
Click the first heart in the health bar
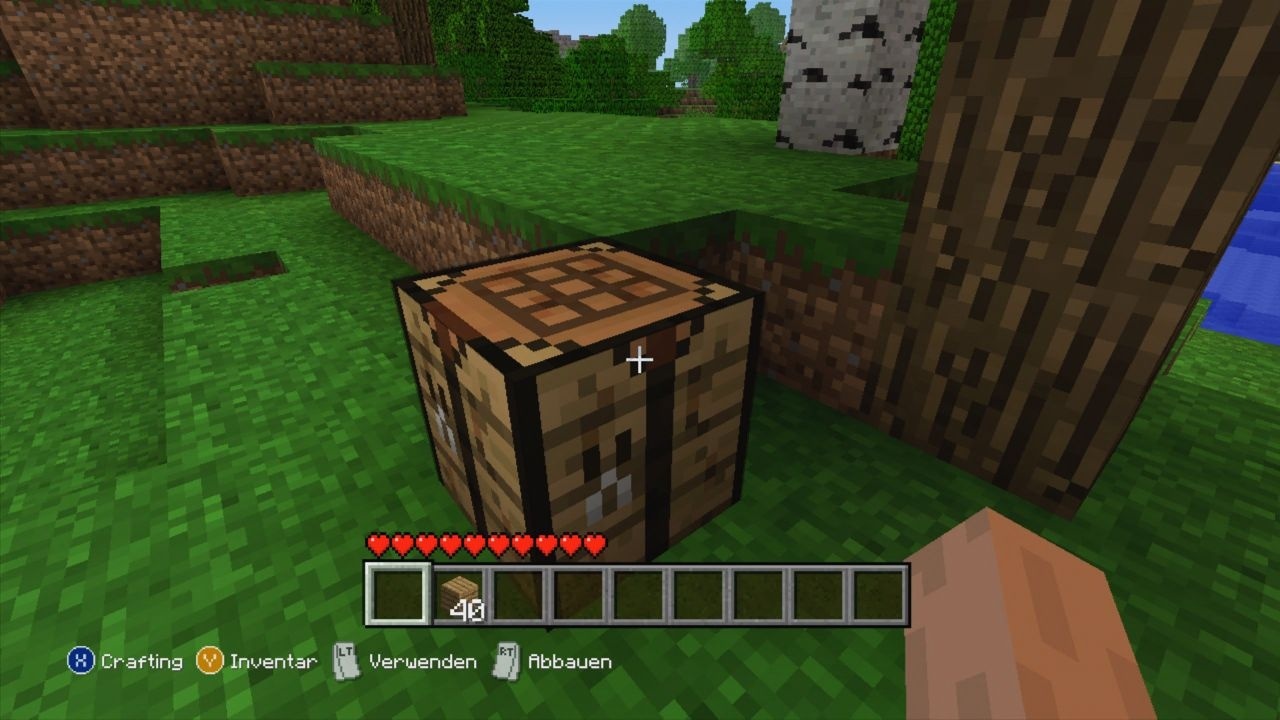[379, 542]
